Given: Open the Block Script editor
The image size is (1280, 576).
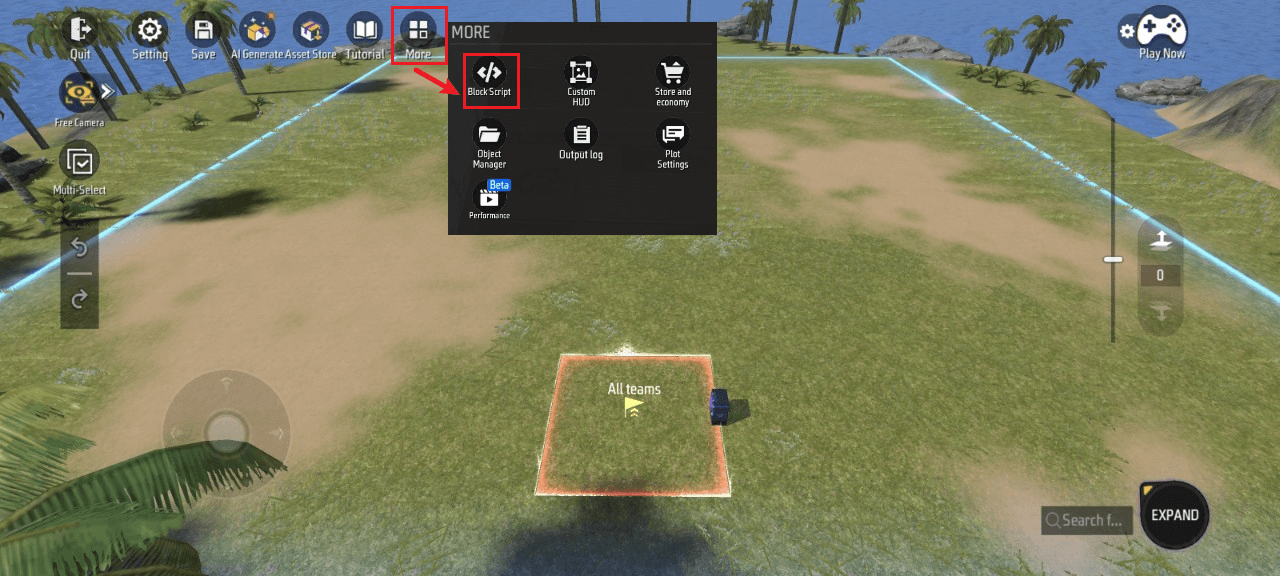Looking at the screenshot, I should pos(489,77).
